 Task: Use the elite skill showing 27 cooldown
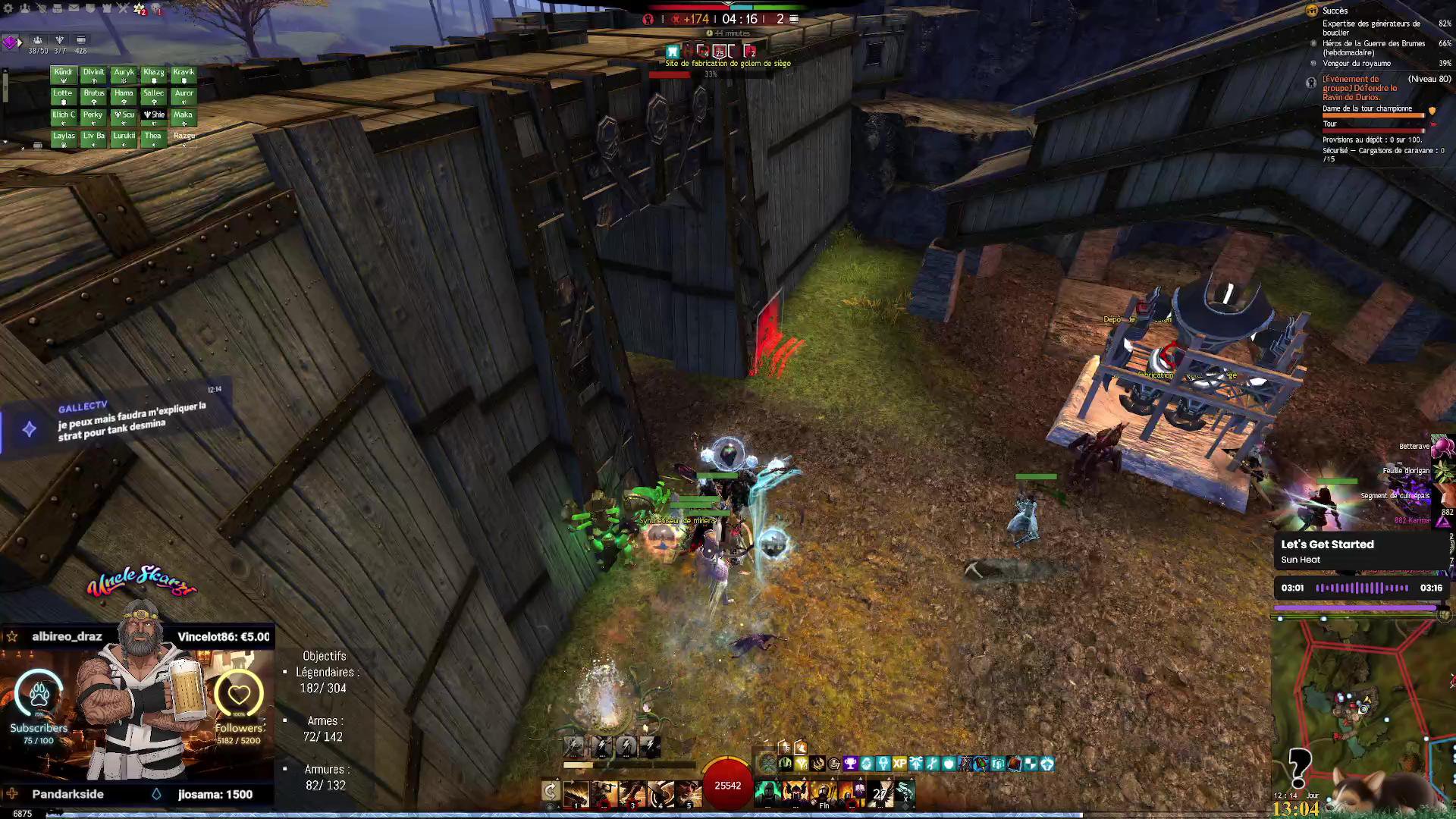pyautogui.click(x=880, y=793)
